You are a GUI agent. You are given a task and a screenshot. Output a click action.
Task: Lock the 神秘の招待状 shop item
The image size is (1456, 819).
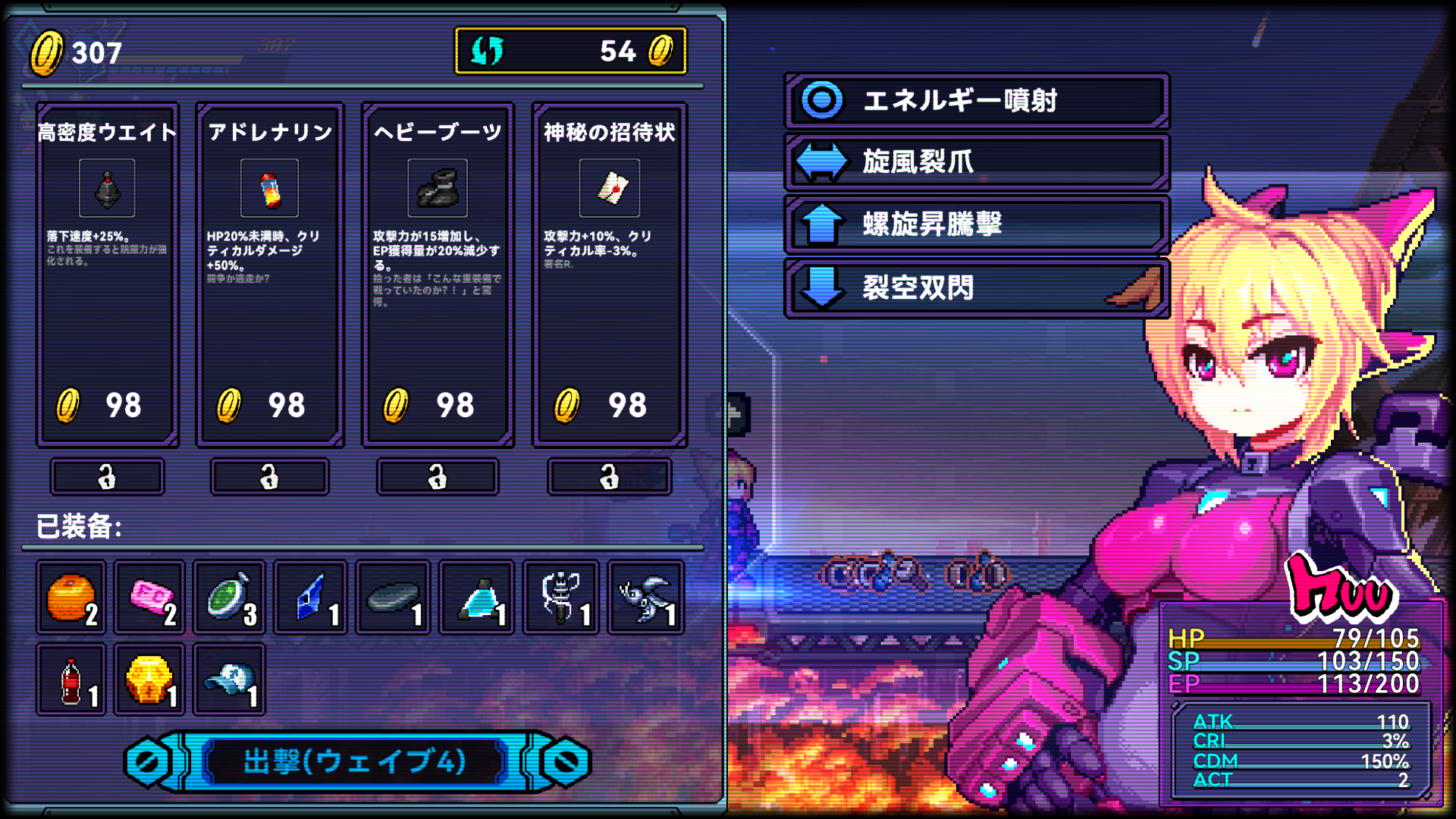pos(609,477)
